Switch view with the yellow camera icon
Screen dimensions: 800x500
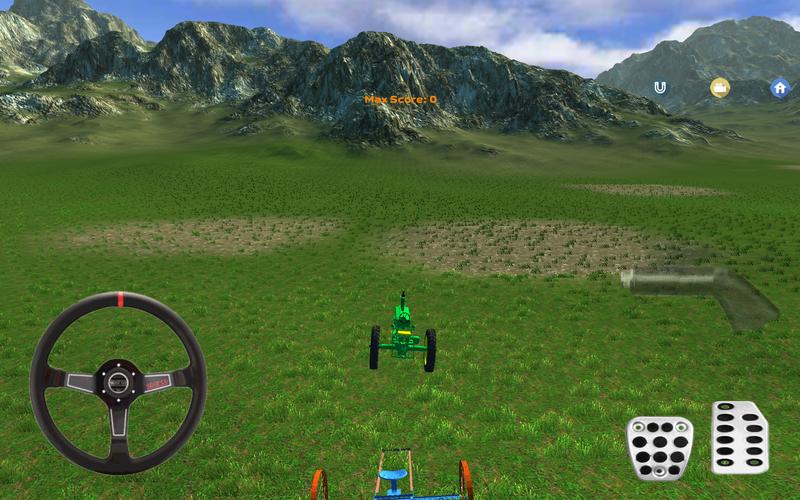point(719,88)
